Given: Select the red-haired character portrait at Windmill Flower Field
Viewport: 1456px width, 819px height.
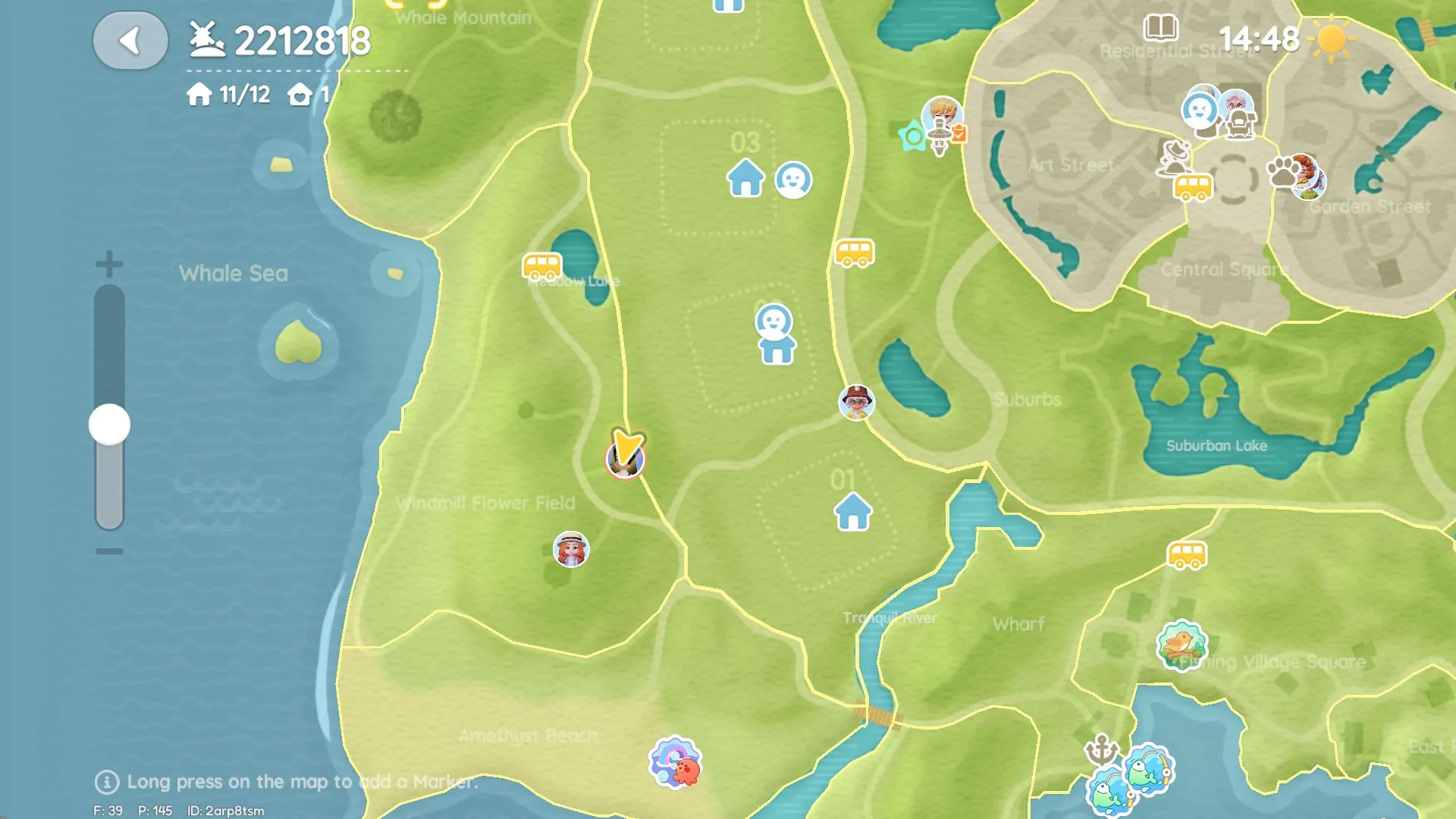Looking at the screenshot, I should click(573, 550).
